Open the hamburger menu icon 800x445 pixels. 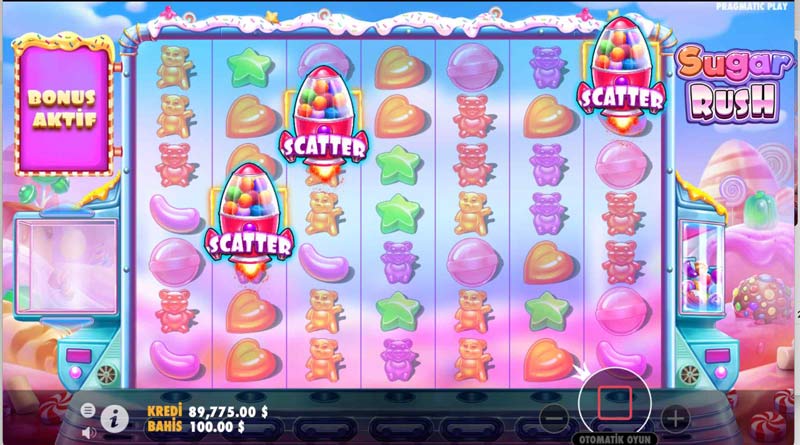point(88,409)
